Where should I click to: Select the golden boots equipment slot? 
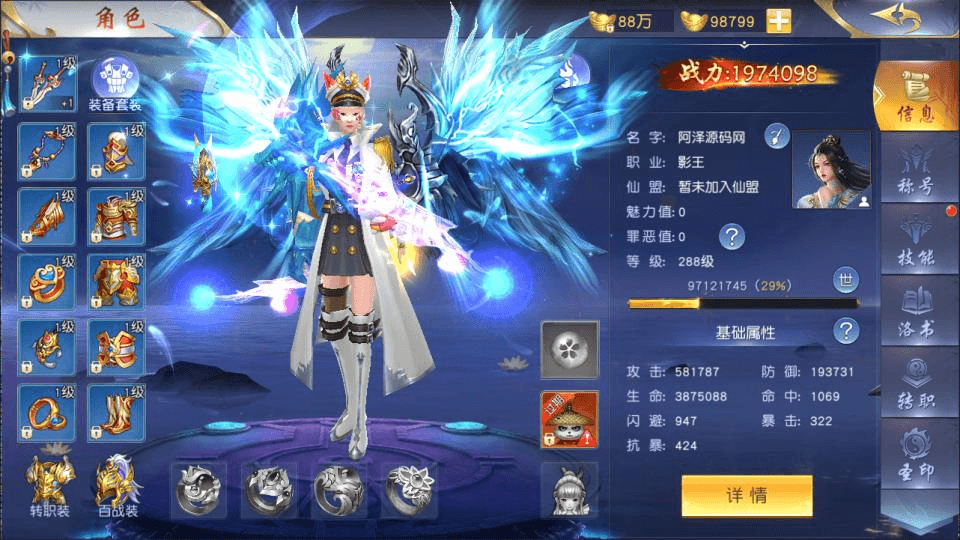[x=116, y=413]
